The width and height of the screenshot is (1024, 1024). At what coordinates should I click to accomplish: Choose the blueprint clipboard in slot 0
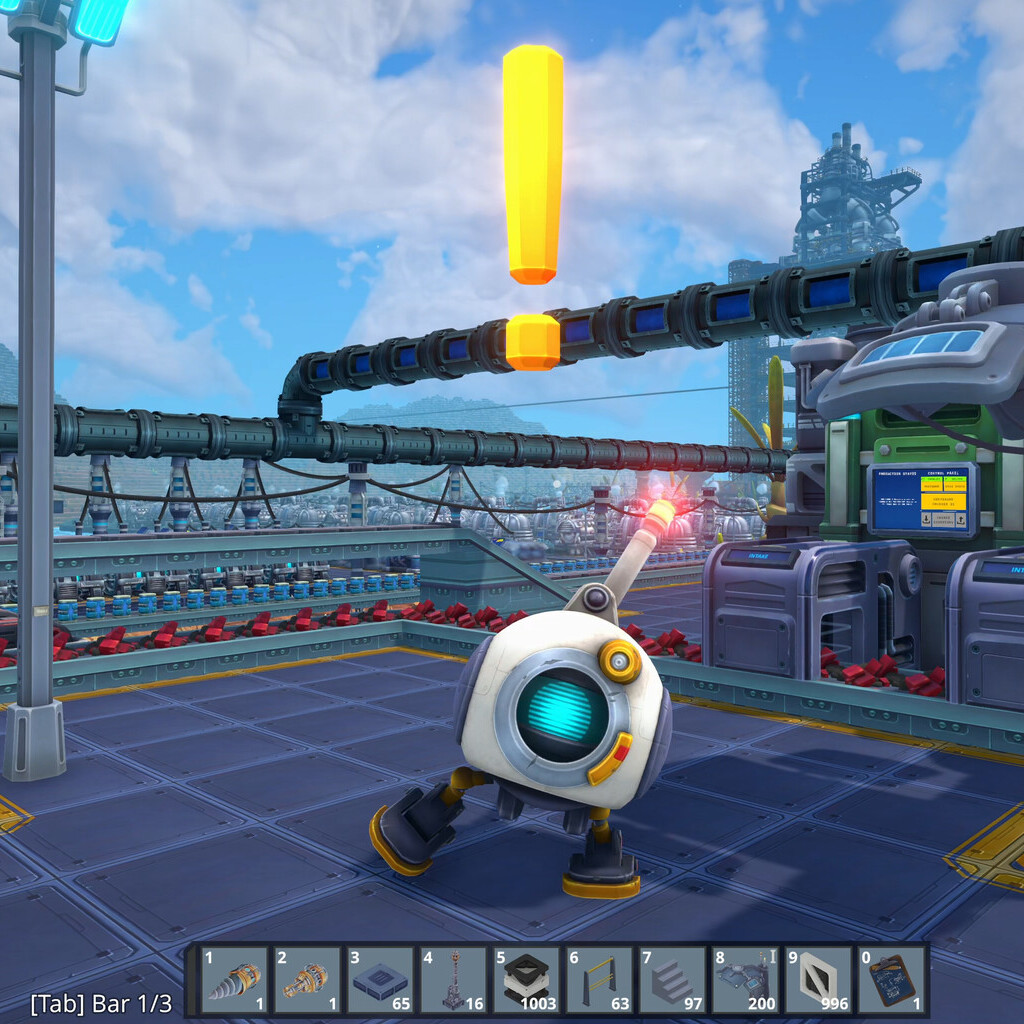(x=891, y=980)
